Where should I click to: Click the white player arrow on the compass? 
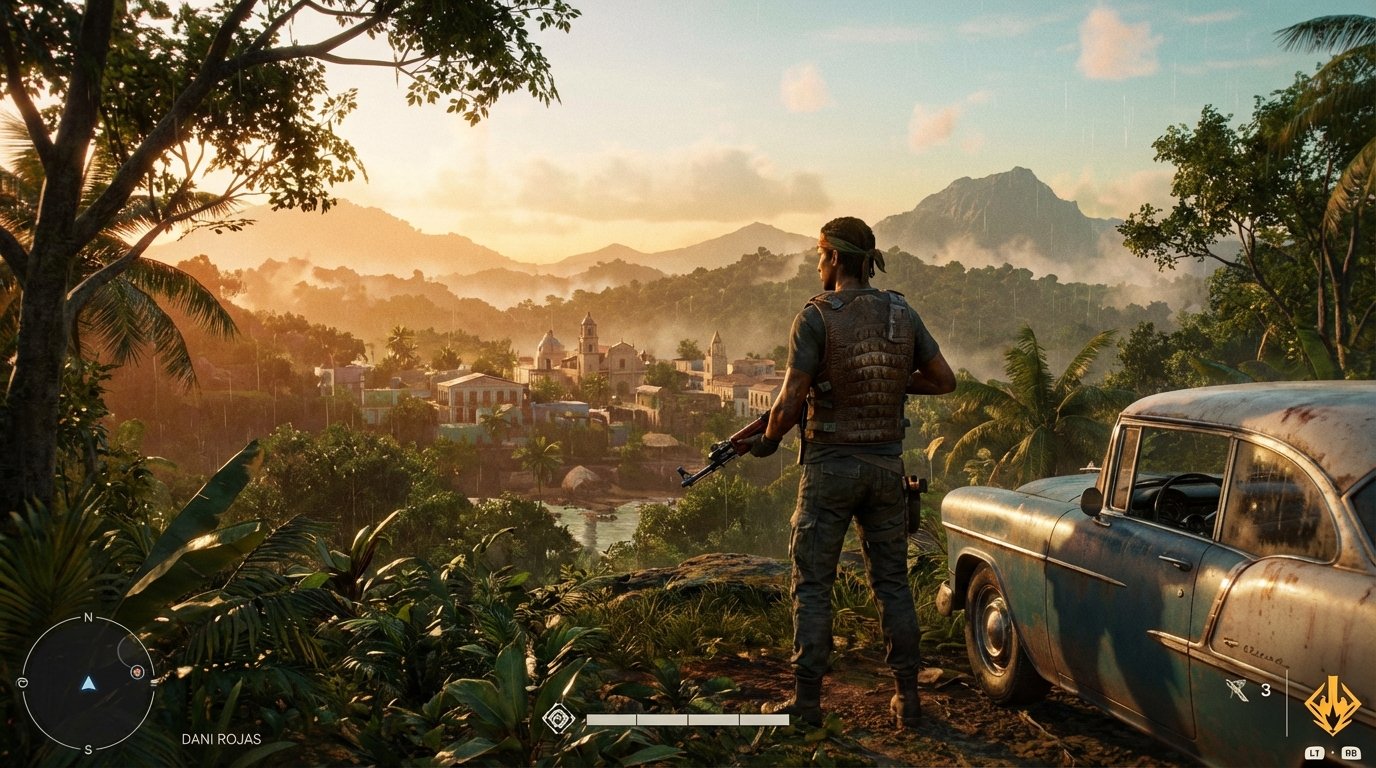(x=88, y=686)
